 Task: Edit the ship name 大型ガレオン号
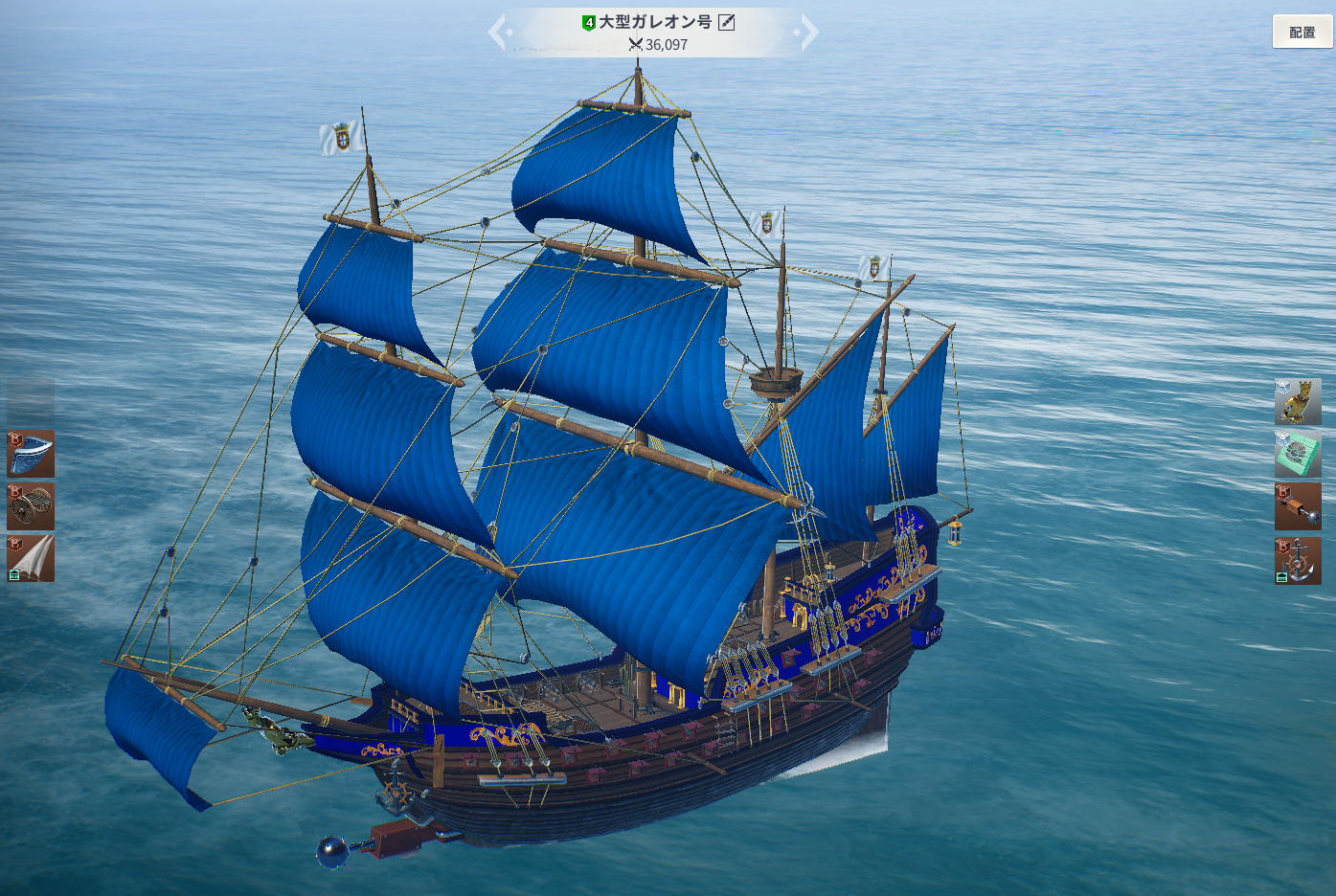coord(727,22)
